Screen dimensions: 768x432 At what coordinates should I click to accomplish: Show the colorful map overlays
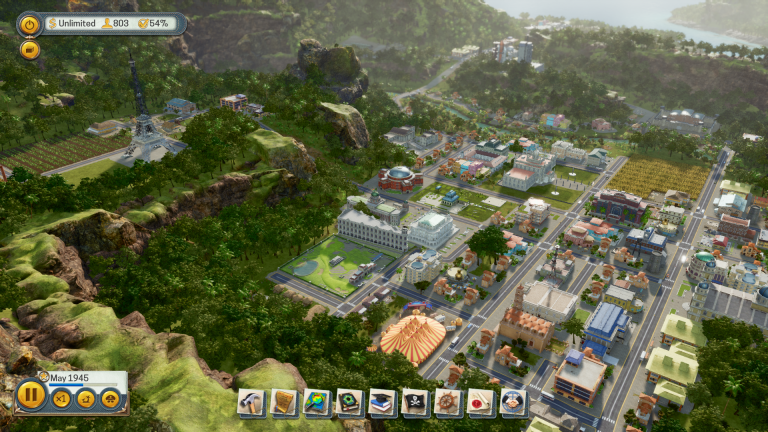coord(317,402)
